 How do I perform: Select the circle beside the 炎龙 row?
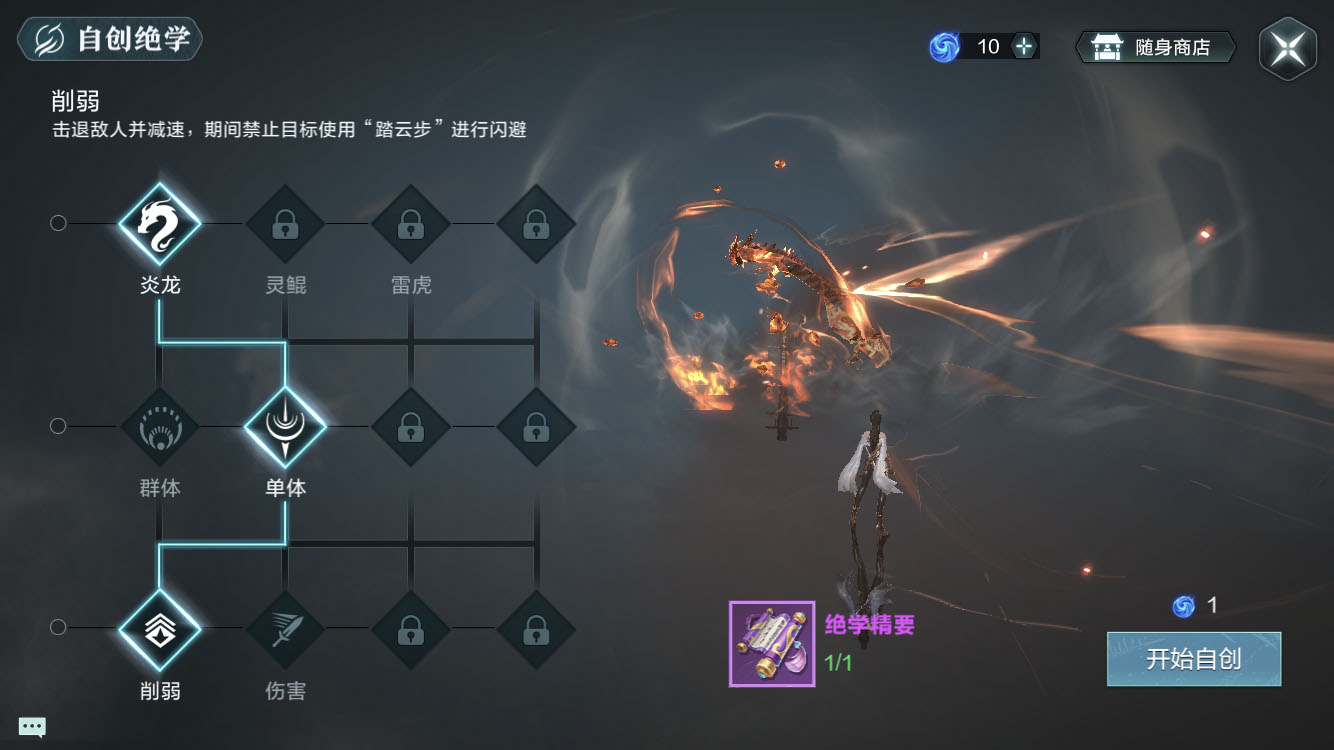point(58,223)
